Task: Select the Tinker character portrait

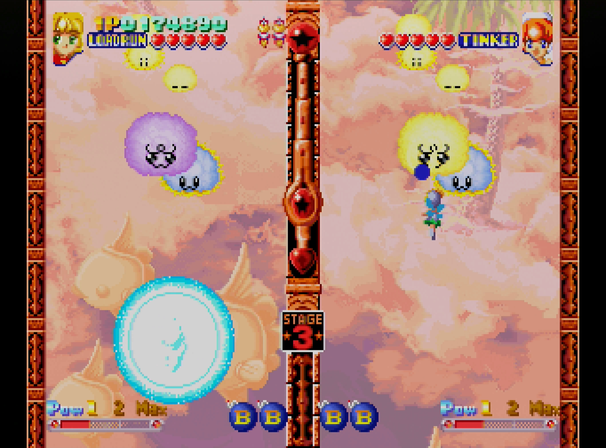Action: coord(537,38)
